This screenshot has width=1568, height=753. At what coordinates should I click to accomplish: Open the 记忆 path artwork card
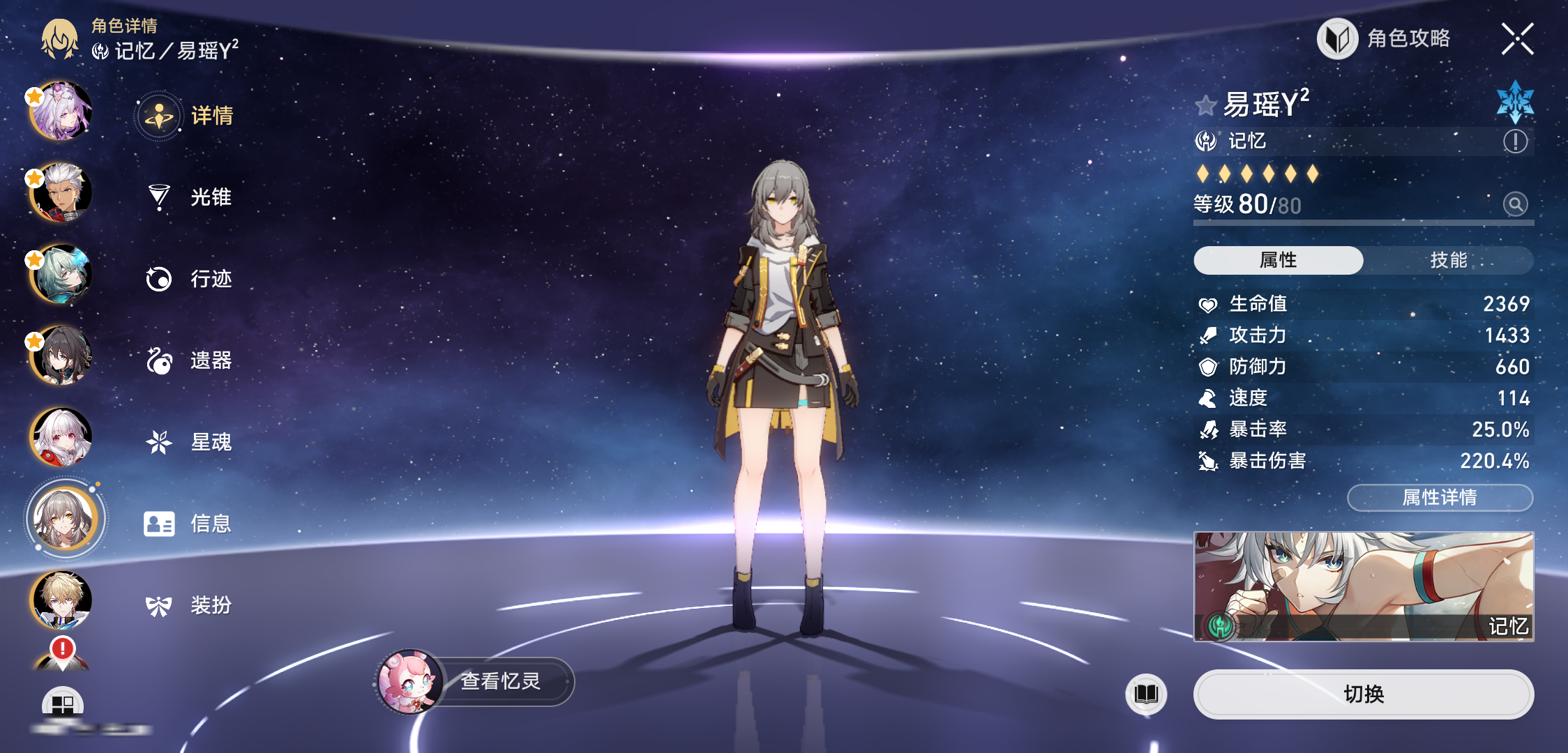click(1363, 586)
